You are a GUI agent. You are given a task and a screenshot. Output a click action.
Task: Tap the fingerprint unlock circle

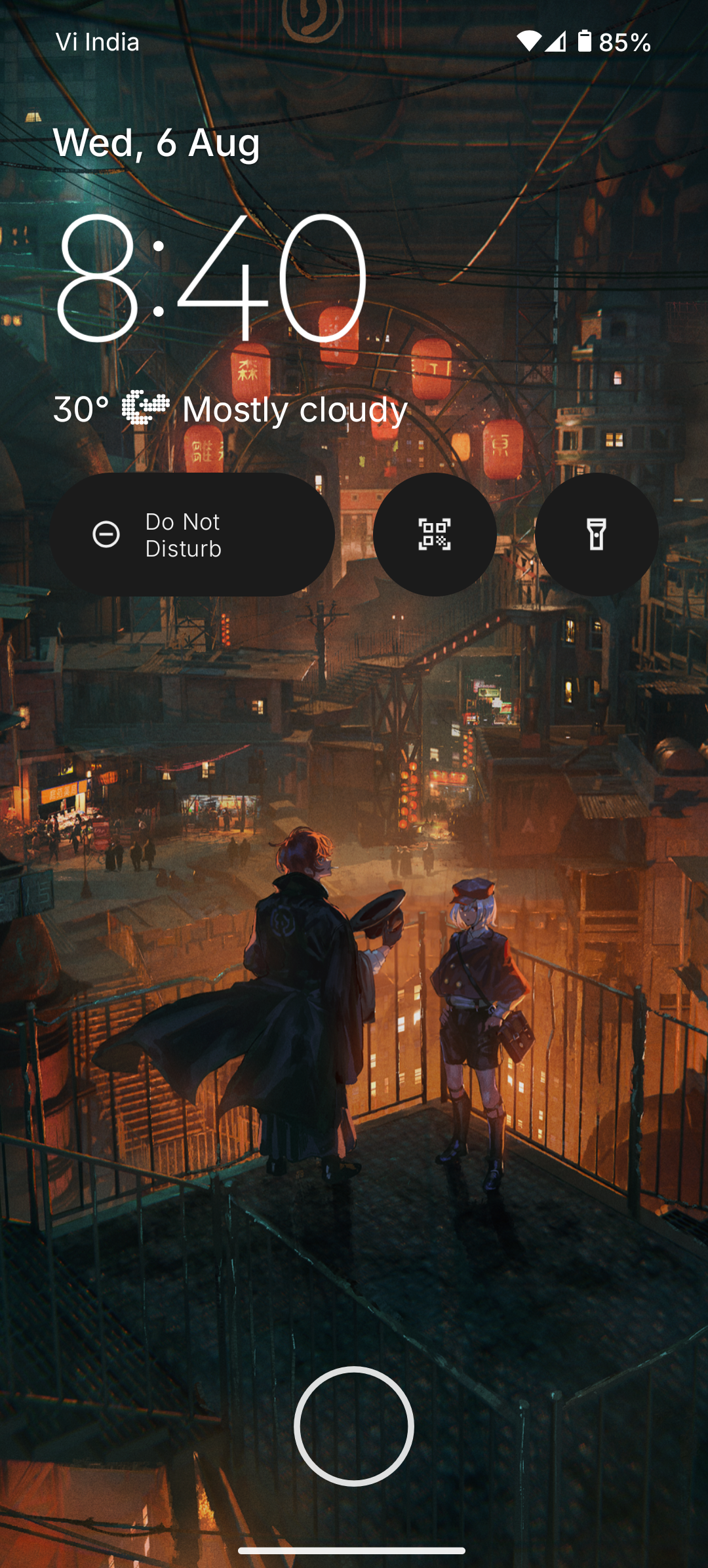[x=353, y=1426]
